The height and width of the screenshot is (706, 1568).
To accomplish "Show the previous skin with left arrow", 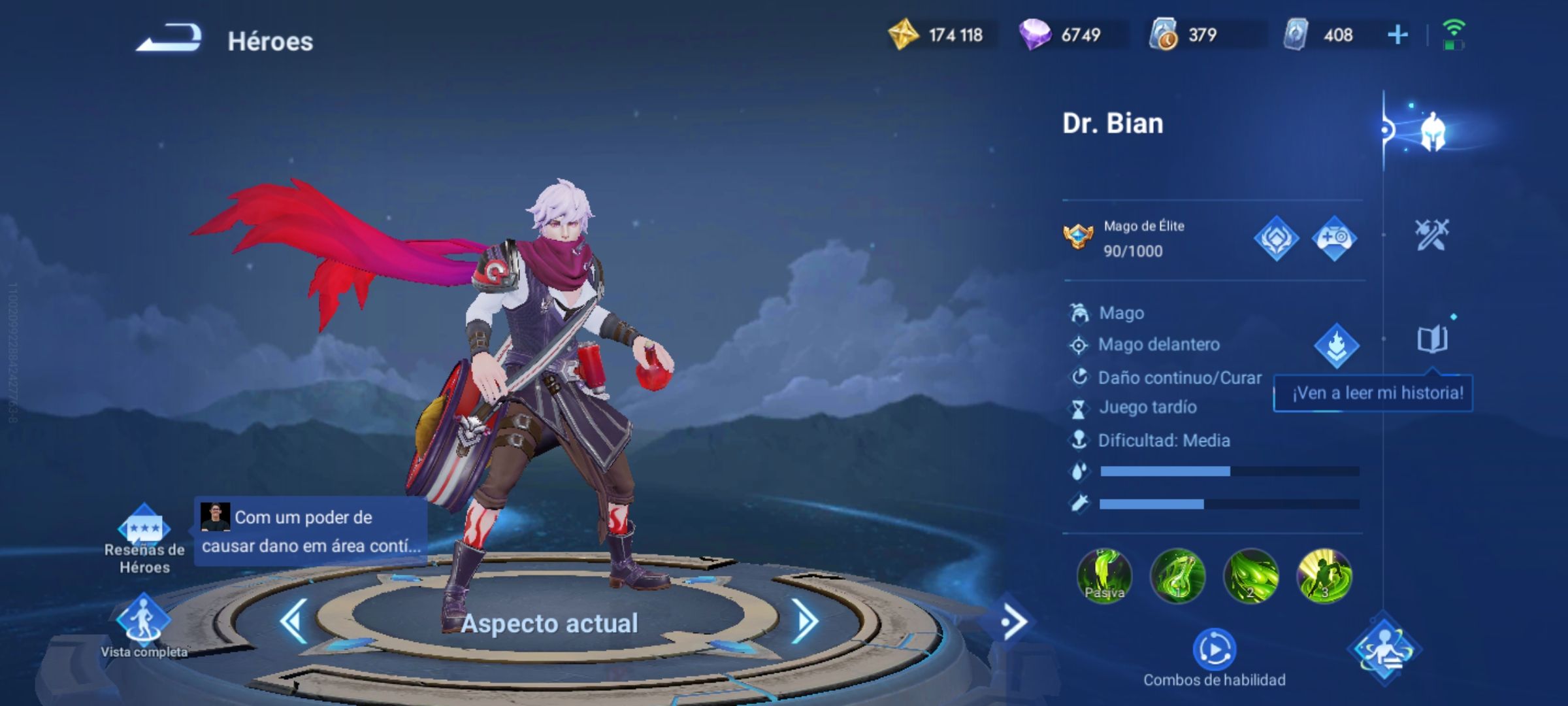I will point(294,621).
